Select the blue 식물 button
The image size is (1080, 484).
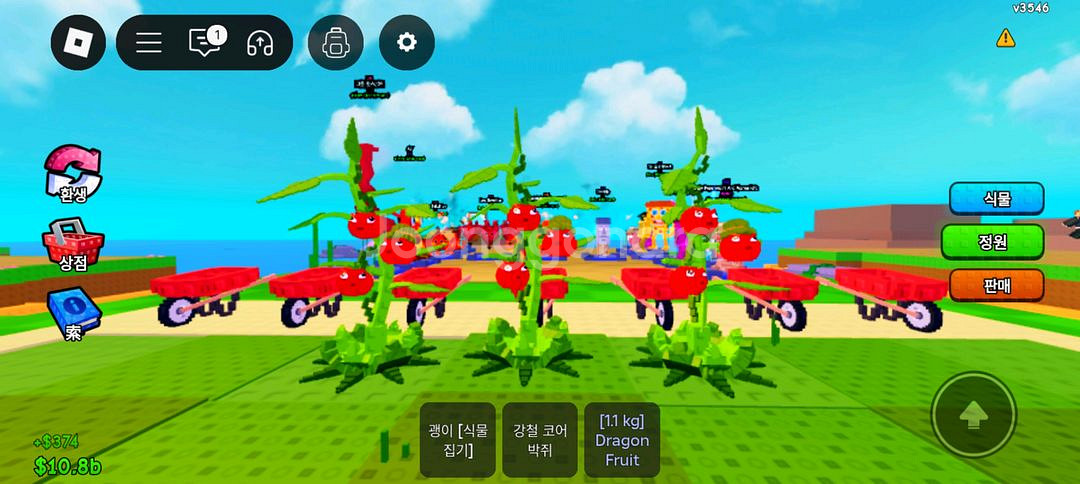tap(996, 199)
